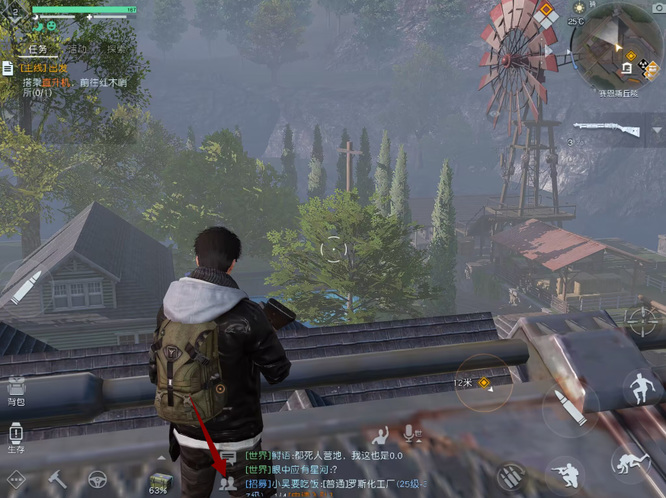Open the survival (生存) watch menu

pyautogui.click(x=16, y=435)
